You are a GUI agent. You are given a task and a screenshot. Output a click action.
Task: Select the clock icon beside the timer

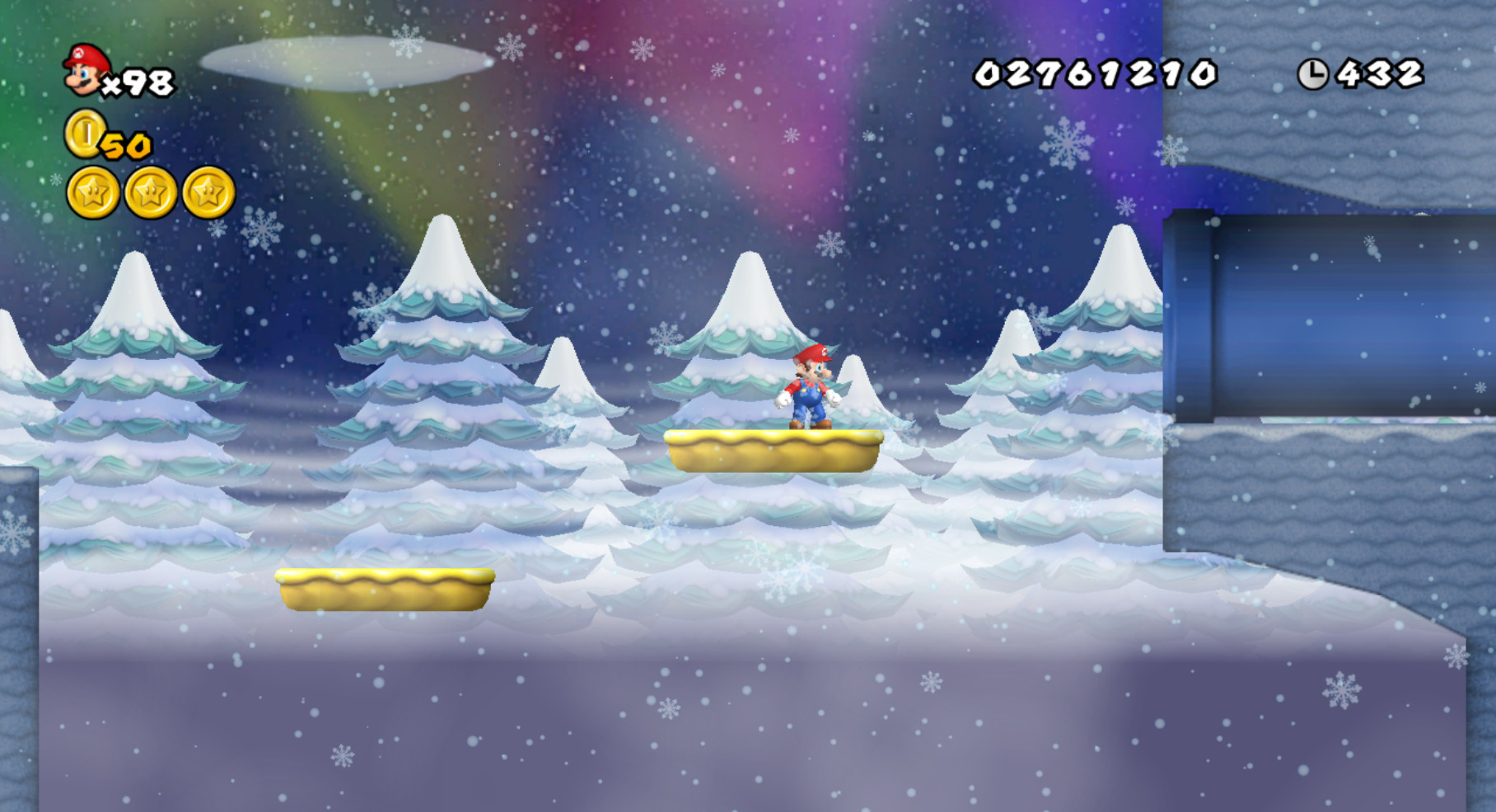click(1316, 72)
